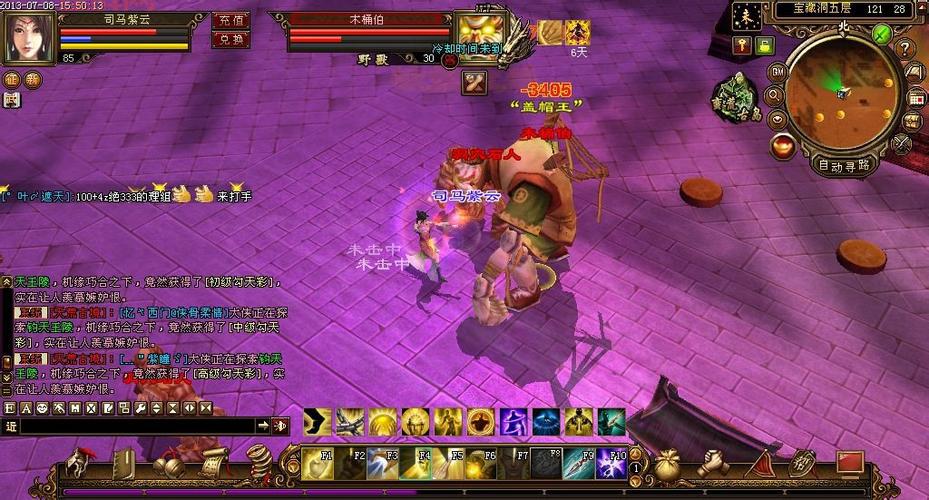Image resolution: width=929 pixels, height=500 pixels.
Task: Use the F10 lightning skill slot
Action: tap(614, 463)
